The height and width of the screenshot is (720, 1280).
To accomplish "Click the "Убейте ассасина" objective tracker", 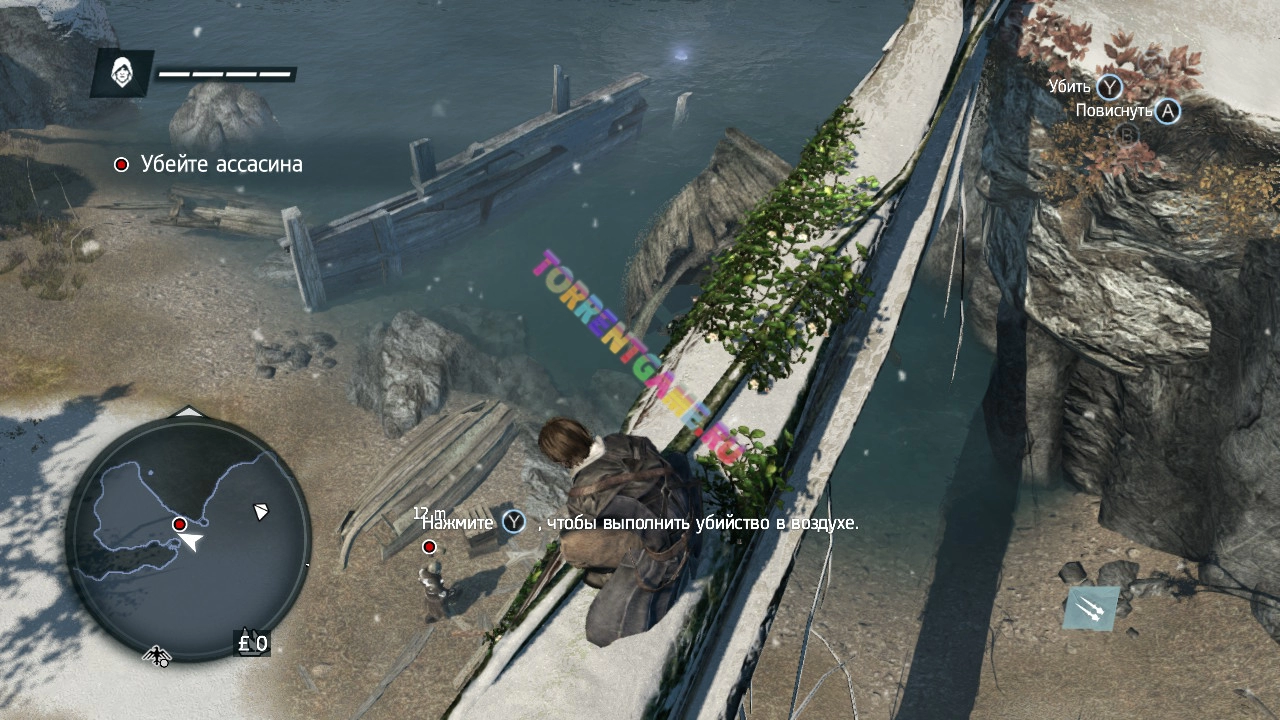I will point(209,164).
